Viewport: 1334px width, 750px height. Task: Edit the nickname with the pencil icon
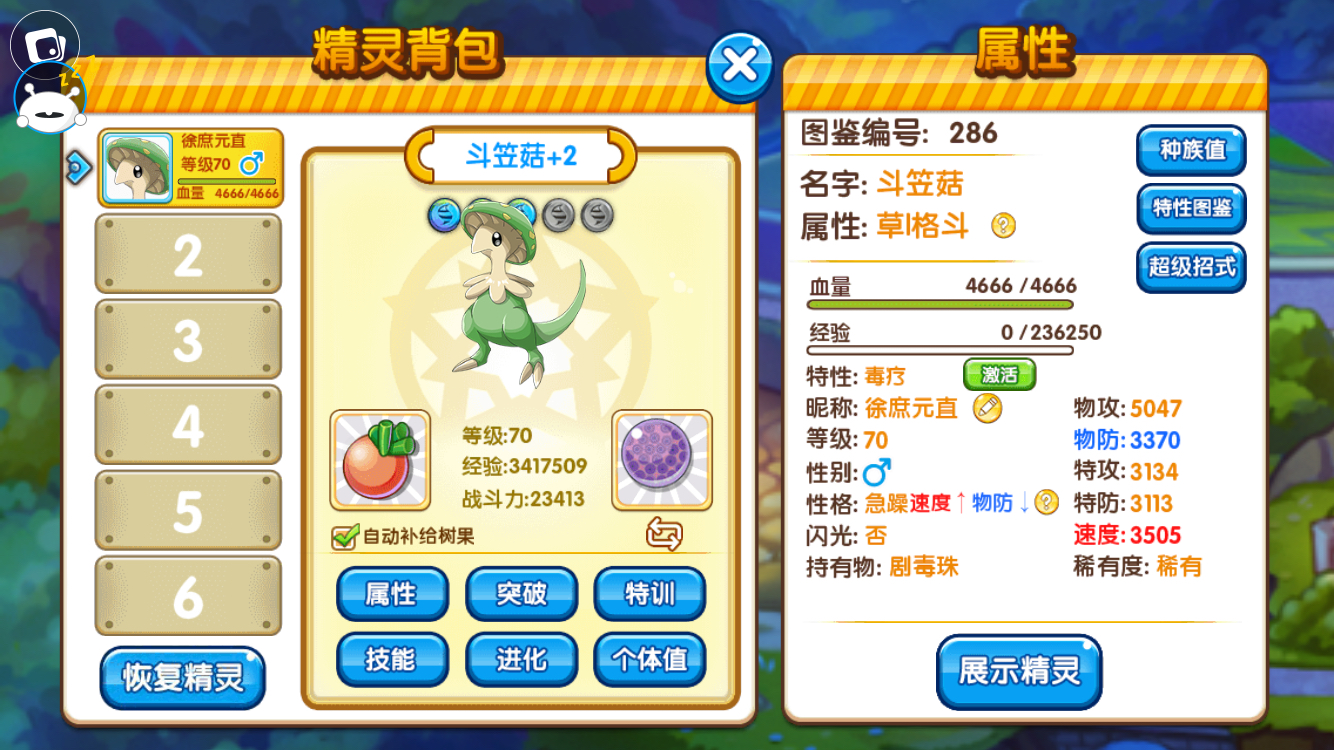click(x=987, y=410)
